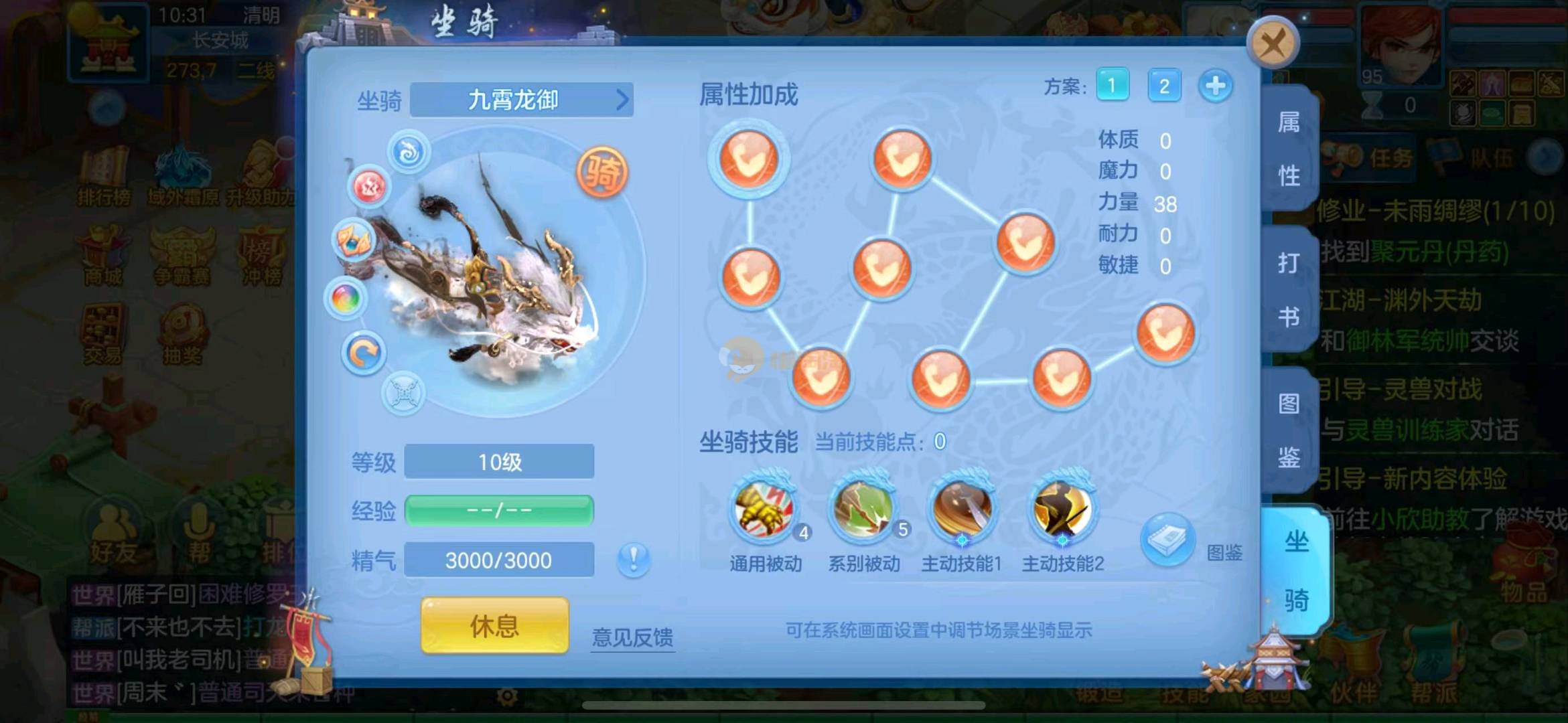1568x723 pixels.
Task: Show the 精气 info exclamation icon
Action: pos(633,558)
